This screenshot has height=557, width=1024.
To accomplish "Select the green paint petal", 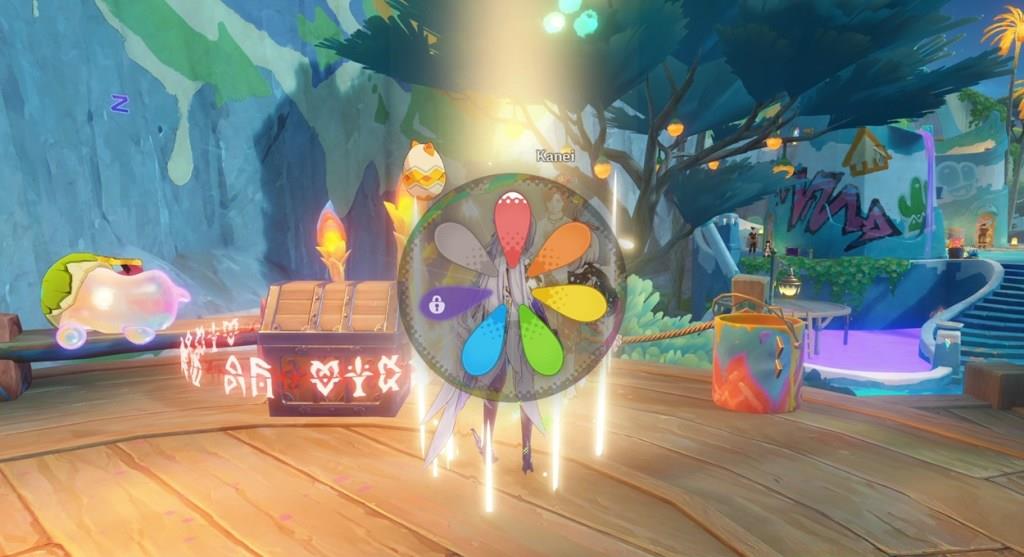I will click(538, 343).
